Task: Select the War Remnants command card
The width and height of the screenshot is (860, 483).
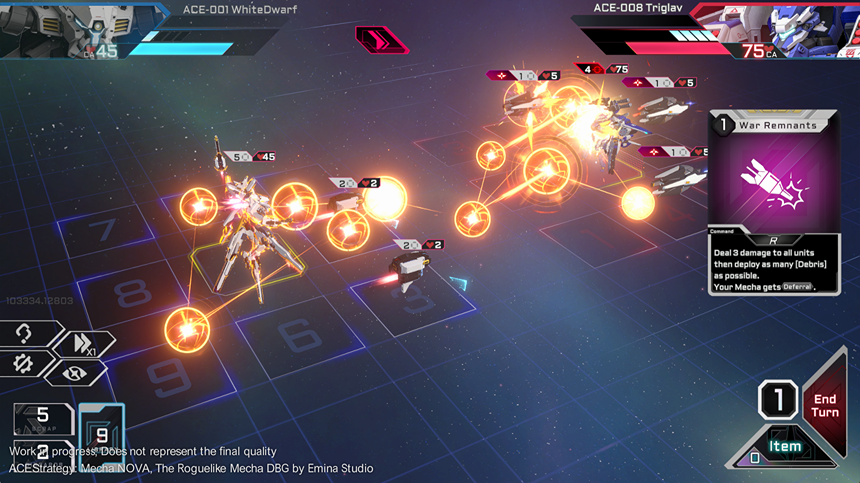Action: click(x=771, y=202)
